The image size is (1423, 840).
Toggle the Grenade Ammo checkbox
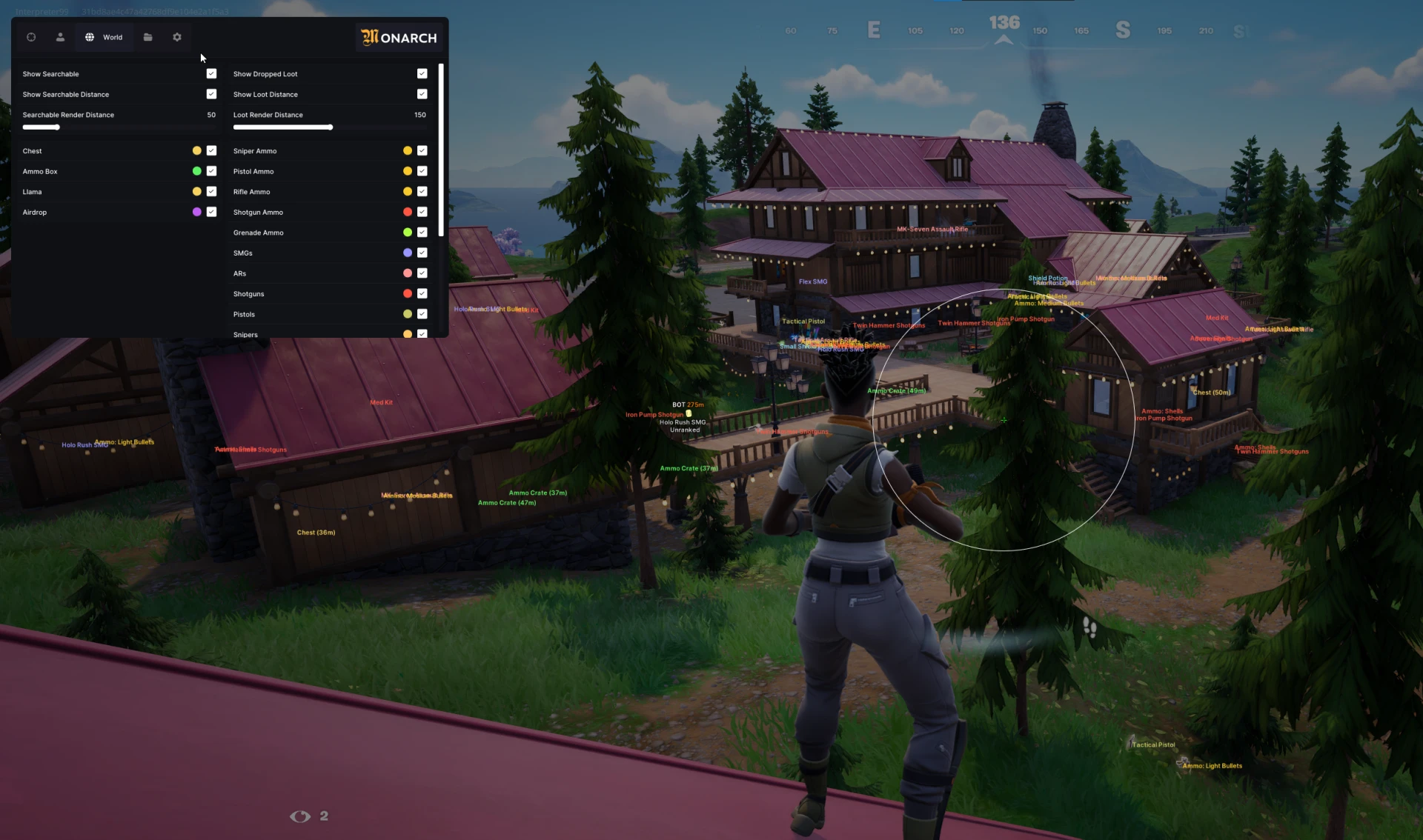[x=422, y=232]
